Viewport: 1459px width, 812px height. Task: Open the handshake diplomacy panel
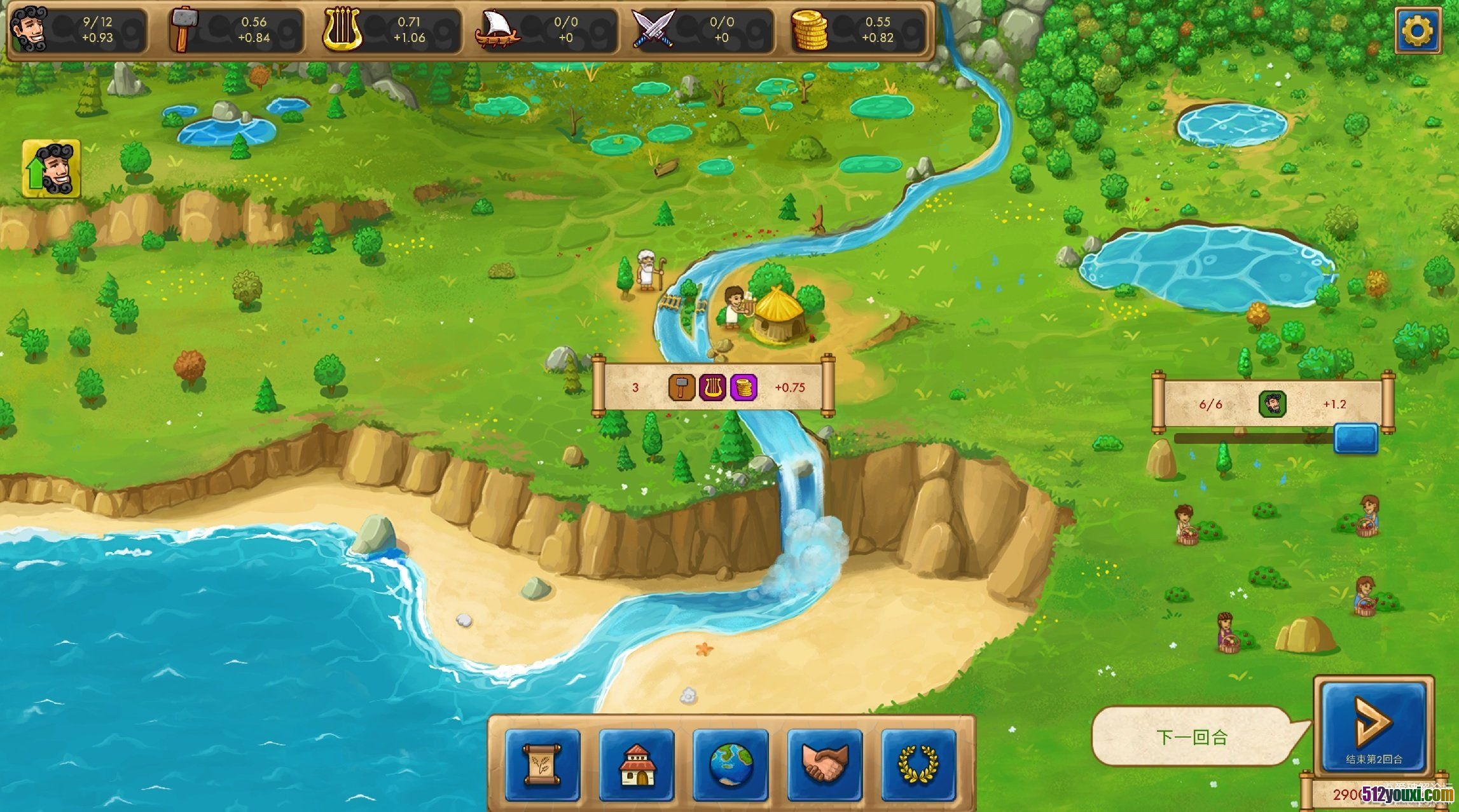824,764
